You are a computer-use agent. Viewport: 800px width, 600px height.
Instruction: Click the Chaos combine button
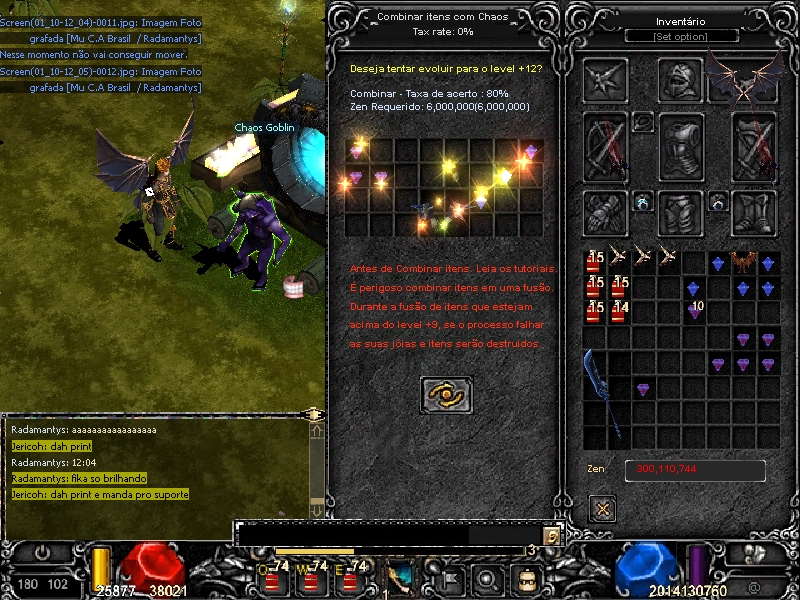coord(446,394)
